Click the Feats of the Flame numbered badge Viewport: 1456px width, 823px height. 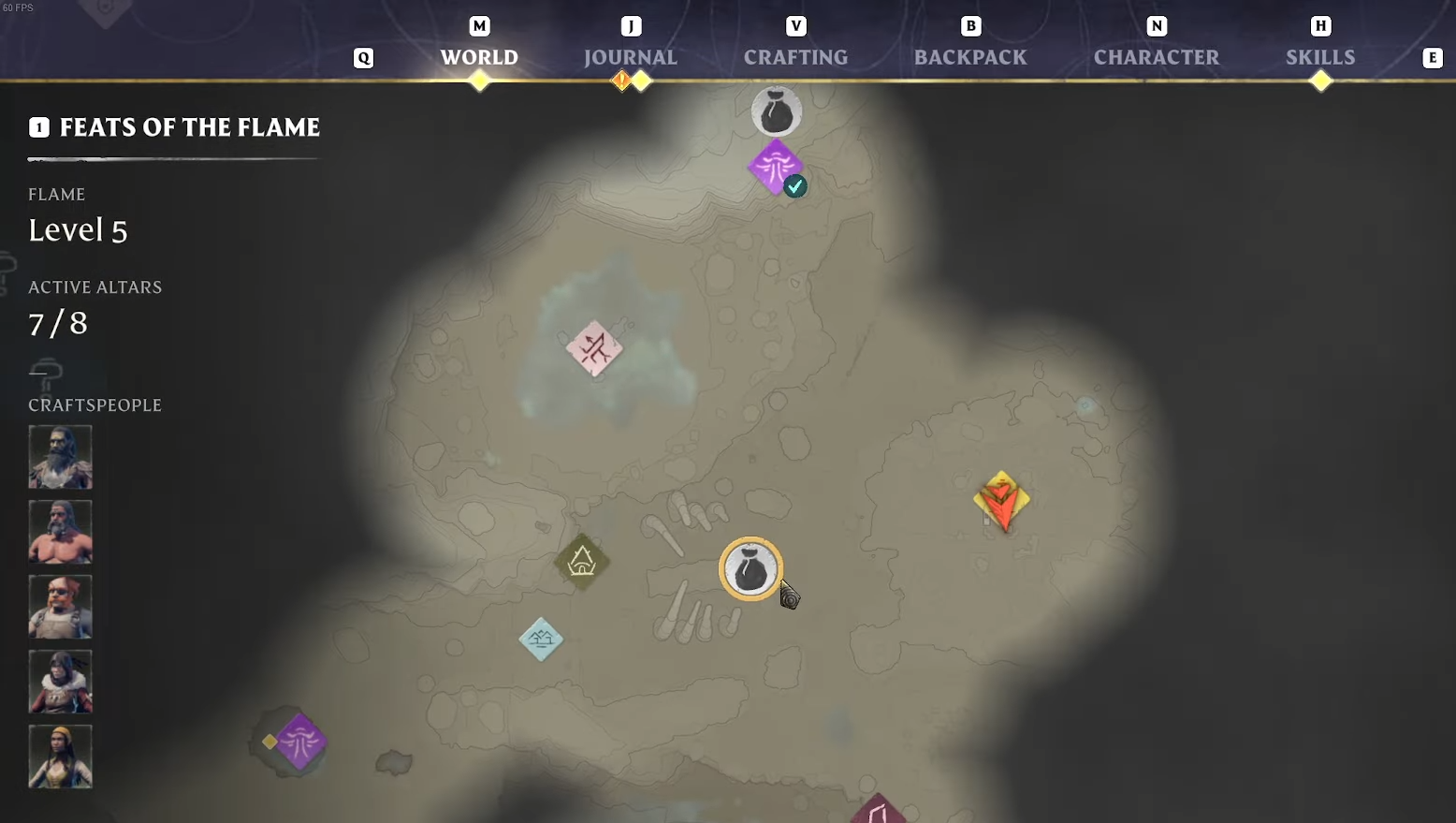pyautogui.click(x=39, y=127)
